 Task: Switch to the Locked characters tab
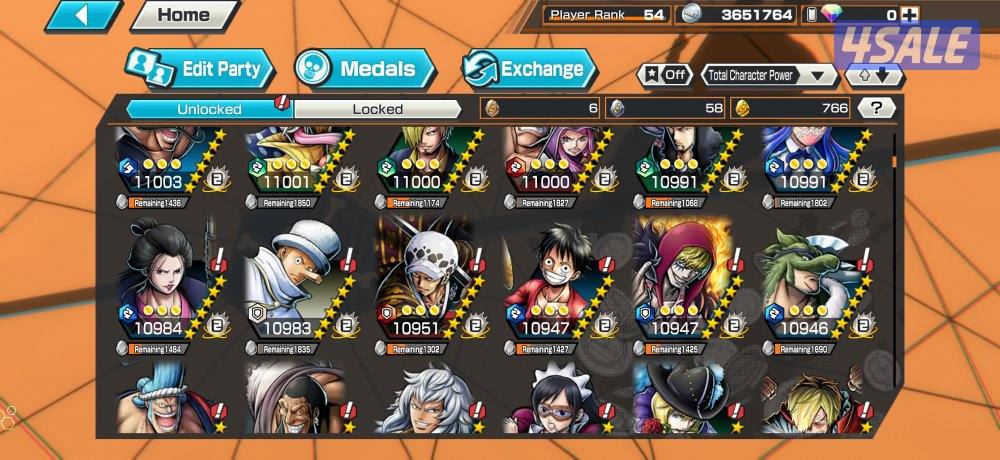[x=378, y=109]
